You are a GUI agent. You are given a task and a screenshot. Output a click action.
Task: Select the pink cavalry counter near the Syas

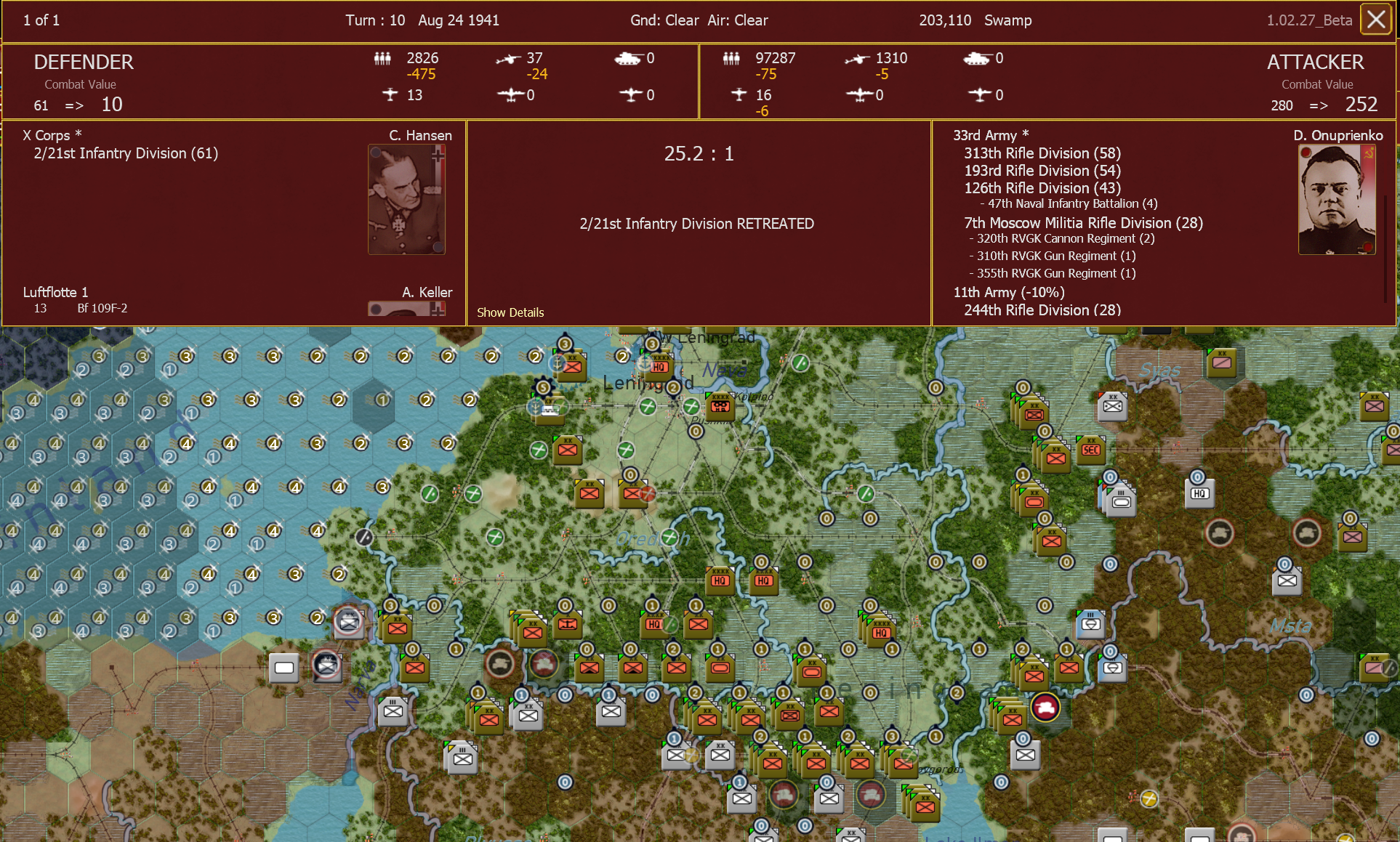pos(1222,363)
